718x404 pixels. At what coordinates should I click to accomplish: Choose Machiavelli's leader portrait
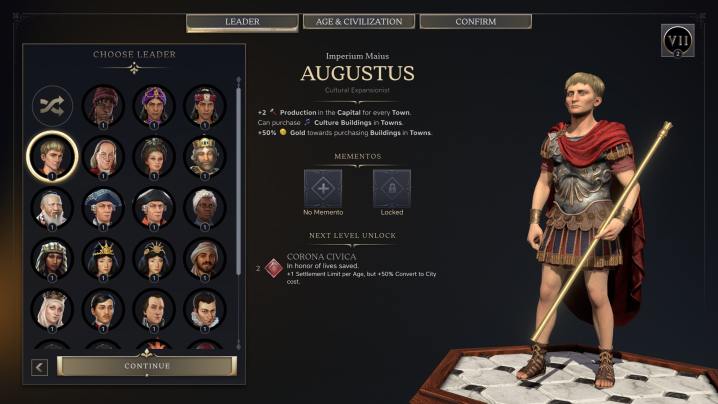tap(204, 309)
